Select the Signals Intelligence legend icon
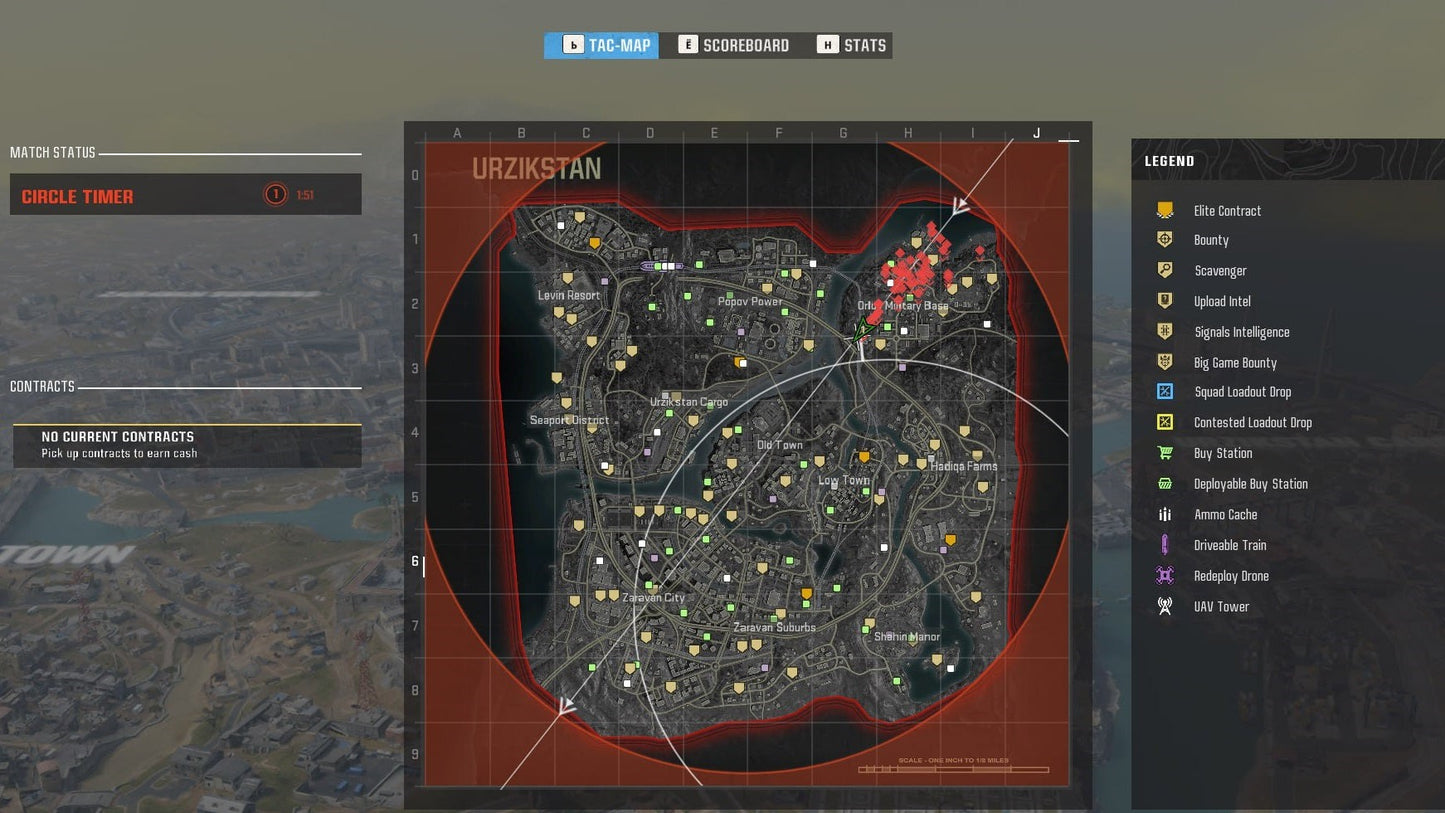1445x813 pixels. pos(1165,331)
